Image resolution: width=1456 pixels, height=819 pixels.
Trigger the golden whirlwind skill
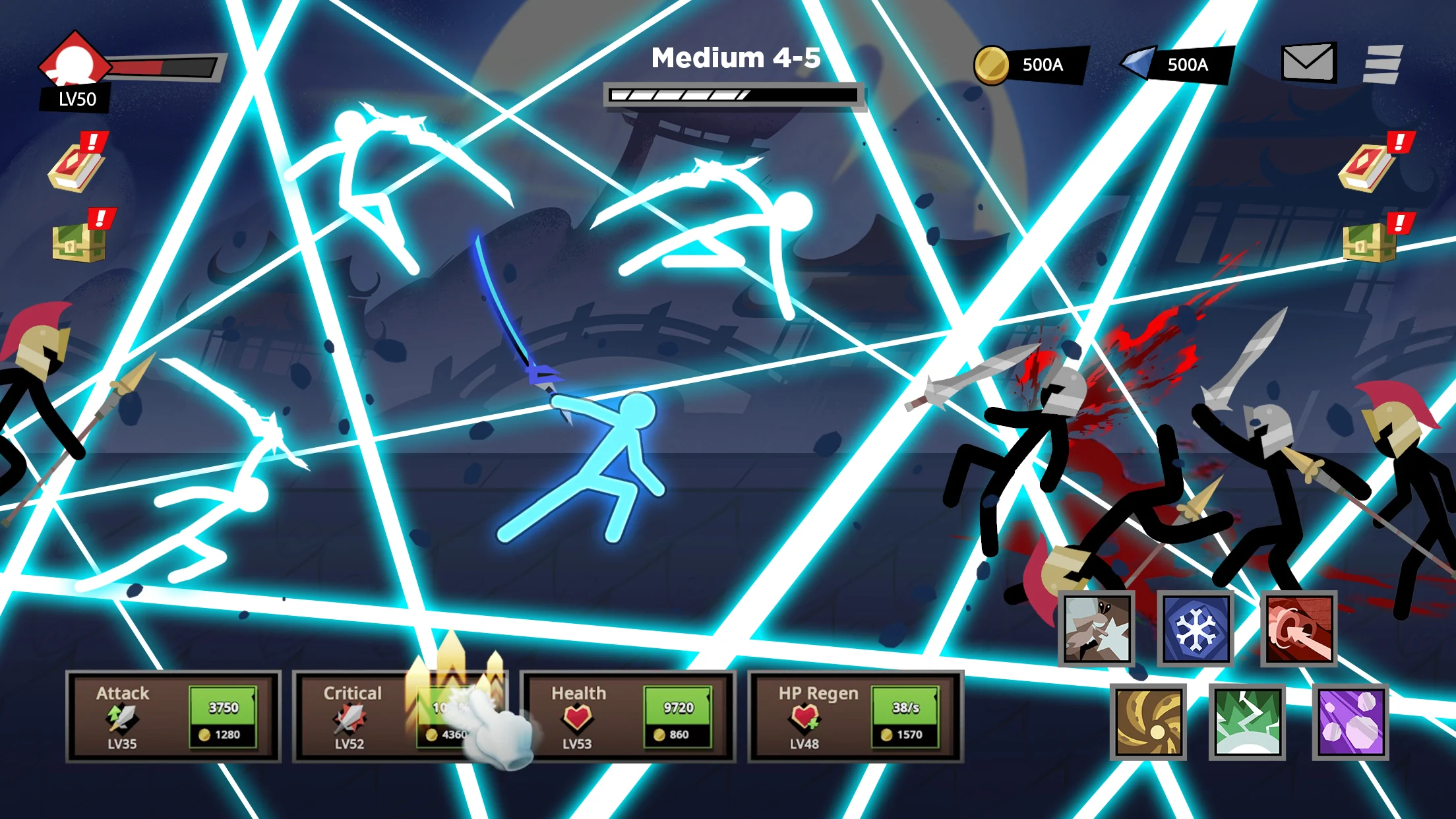(1148, 721)
